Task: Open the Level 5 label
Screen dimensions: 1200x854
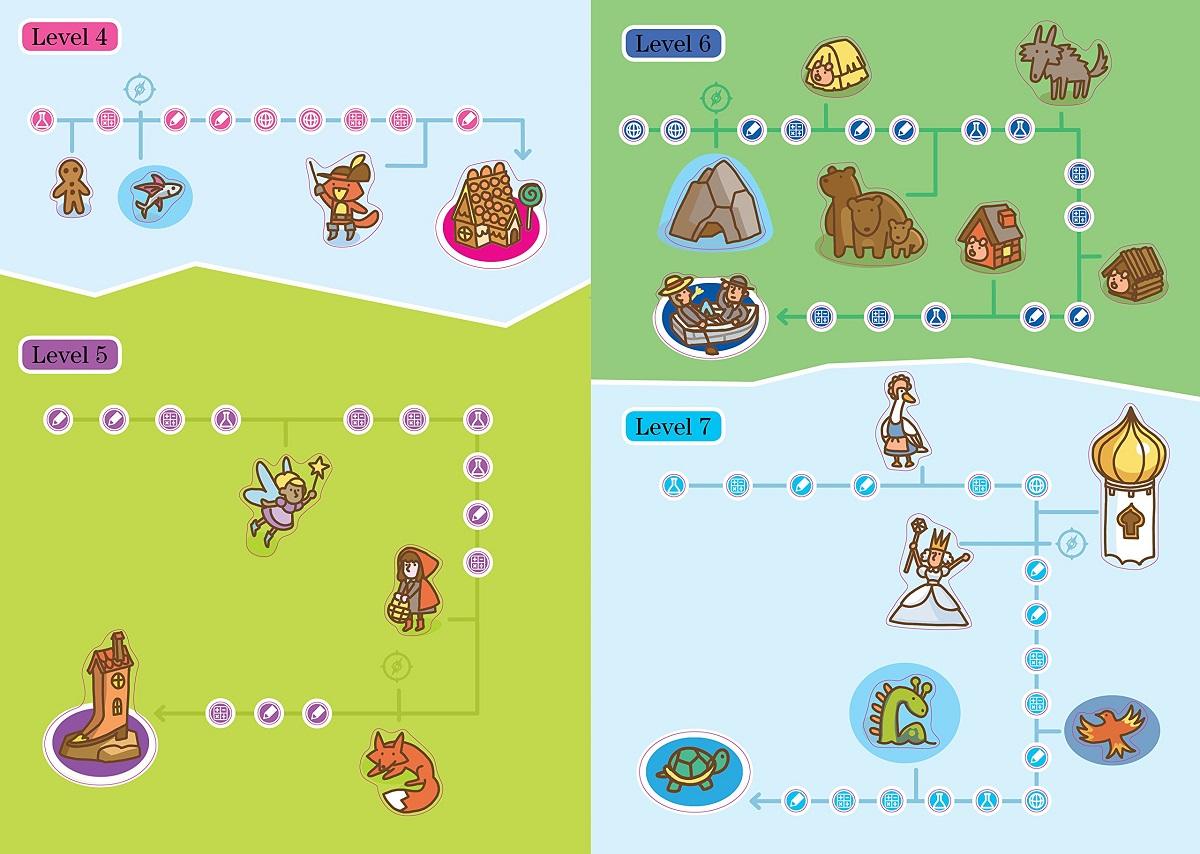Action: point(70,354)
